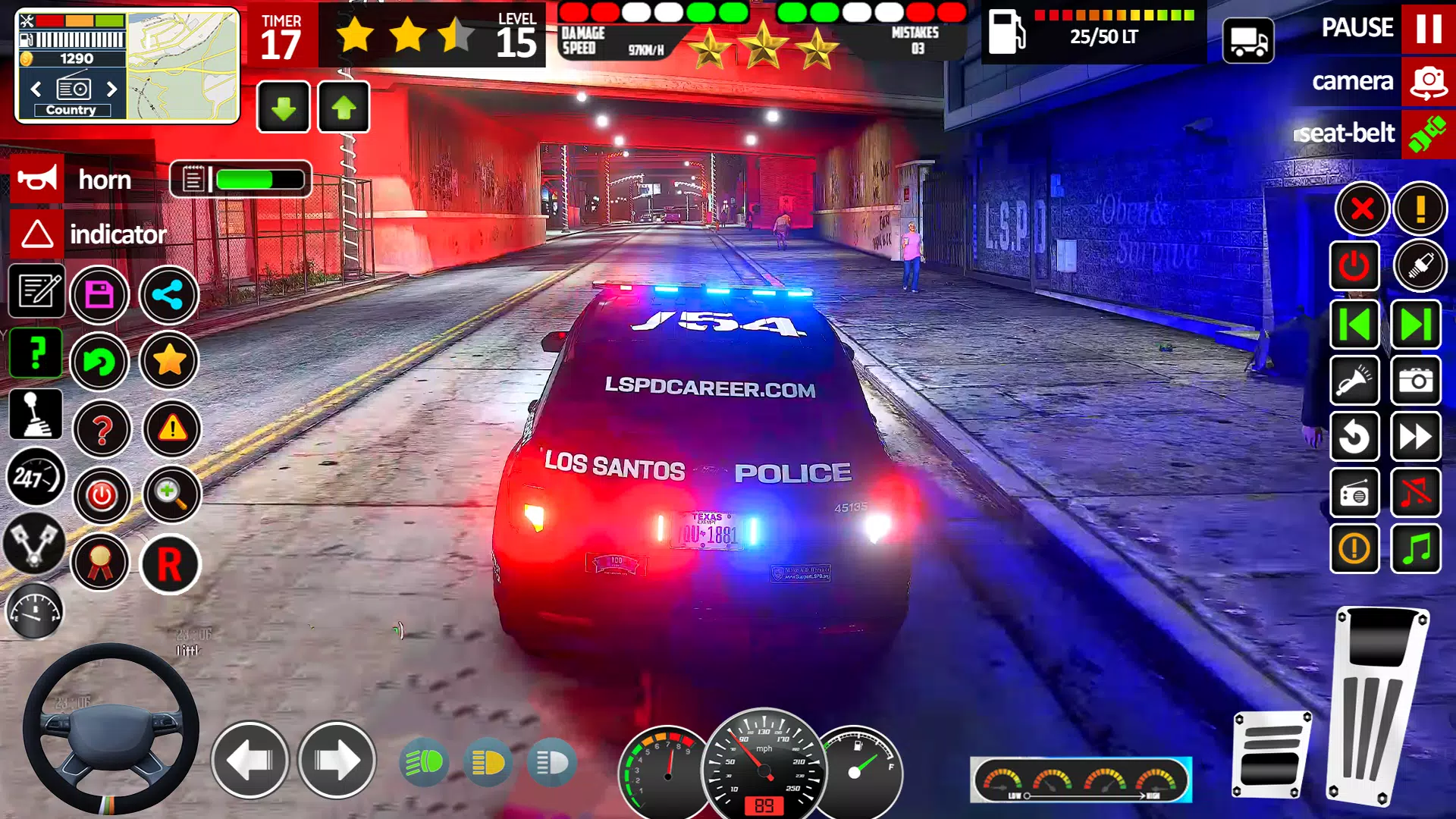Expand the Country station list left arrow
Screen dimensions: 1456x819
point(35,89)
